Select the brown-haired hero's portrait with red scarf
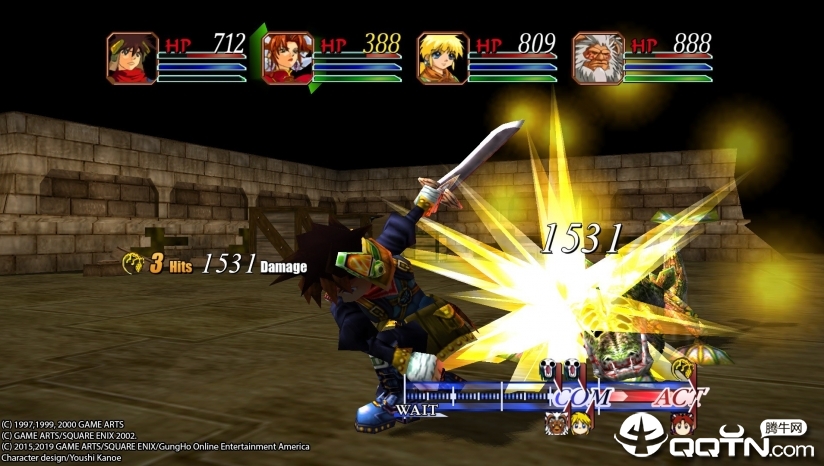Screen dimensions: 824x466 pyautogui.click(x=133, y=57)
